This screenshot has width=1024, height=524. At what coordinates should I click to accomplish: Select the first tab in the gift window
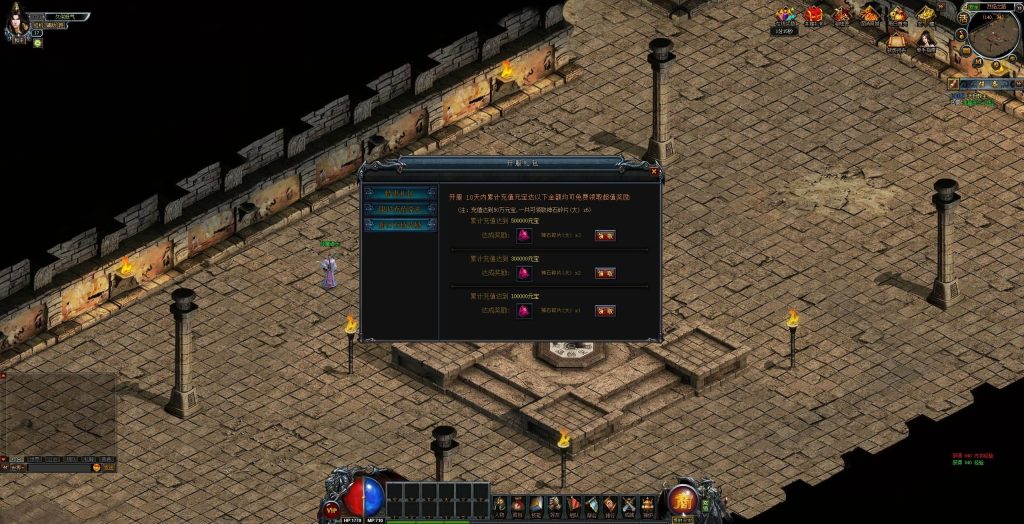[x=400, y=193]
